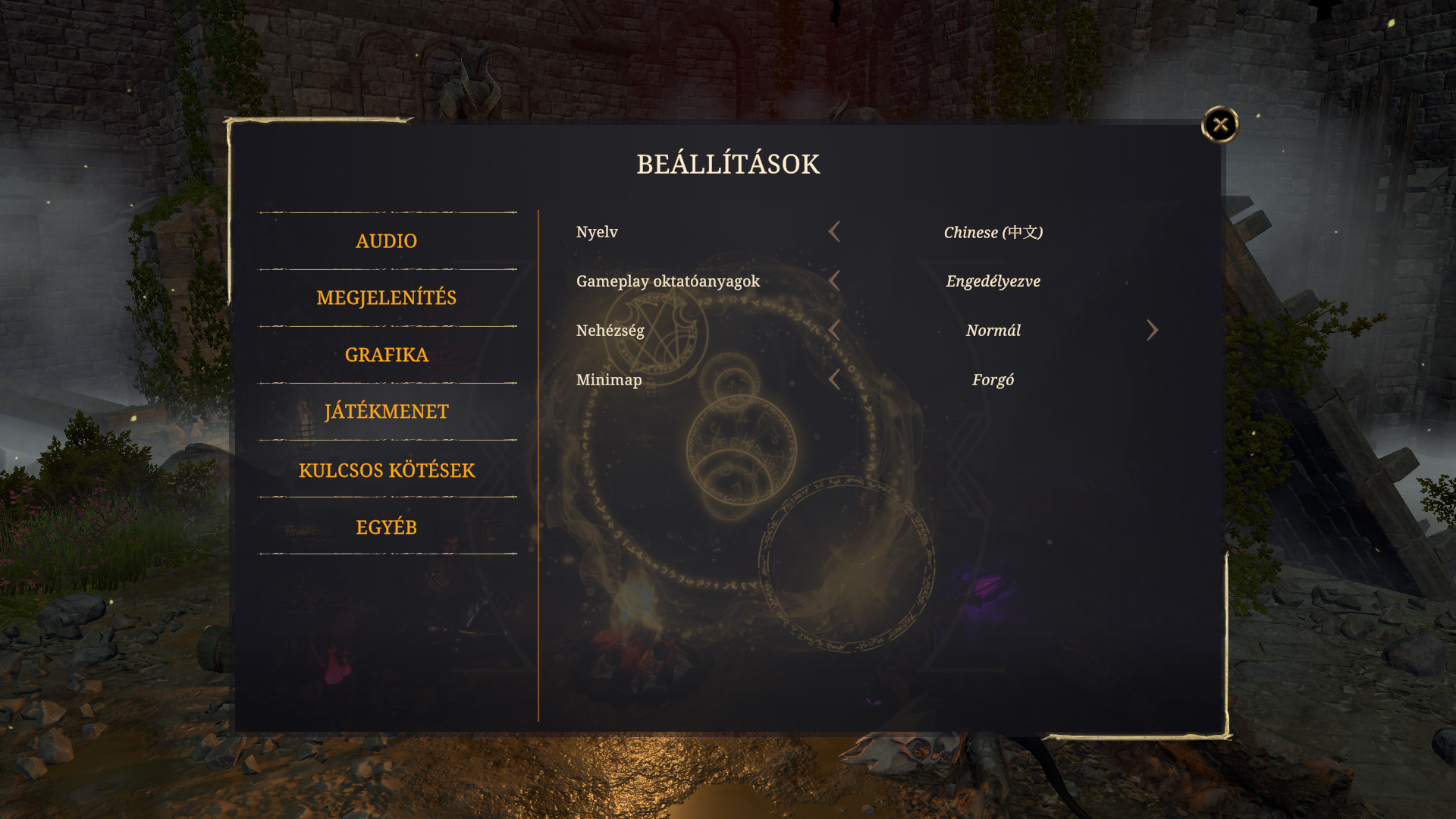Click the left arrow for Nyelv language

835,232
